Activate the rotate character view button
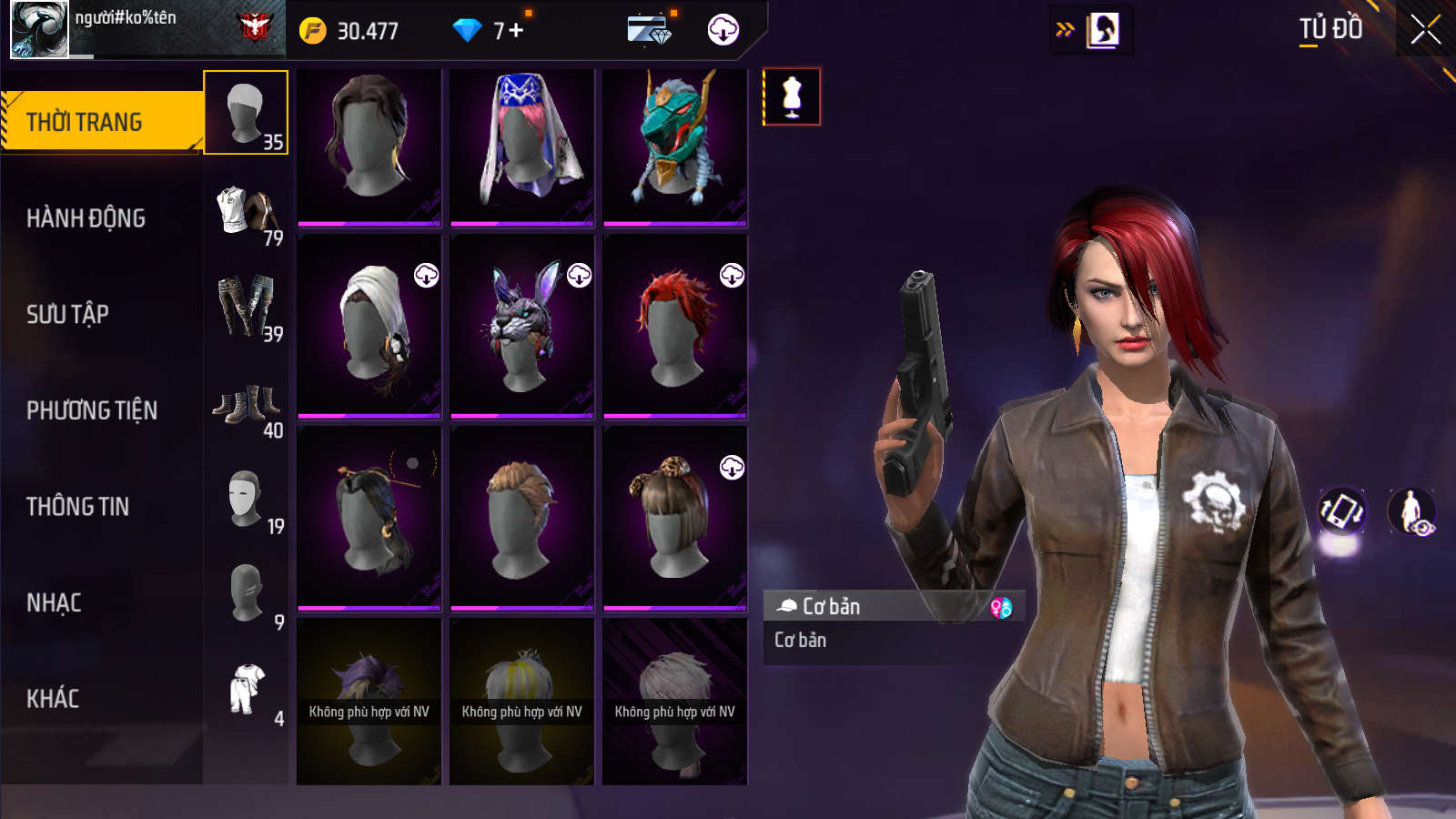Screen dimensions: 1456x819 (x=1342, y=511)
